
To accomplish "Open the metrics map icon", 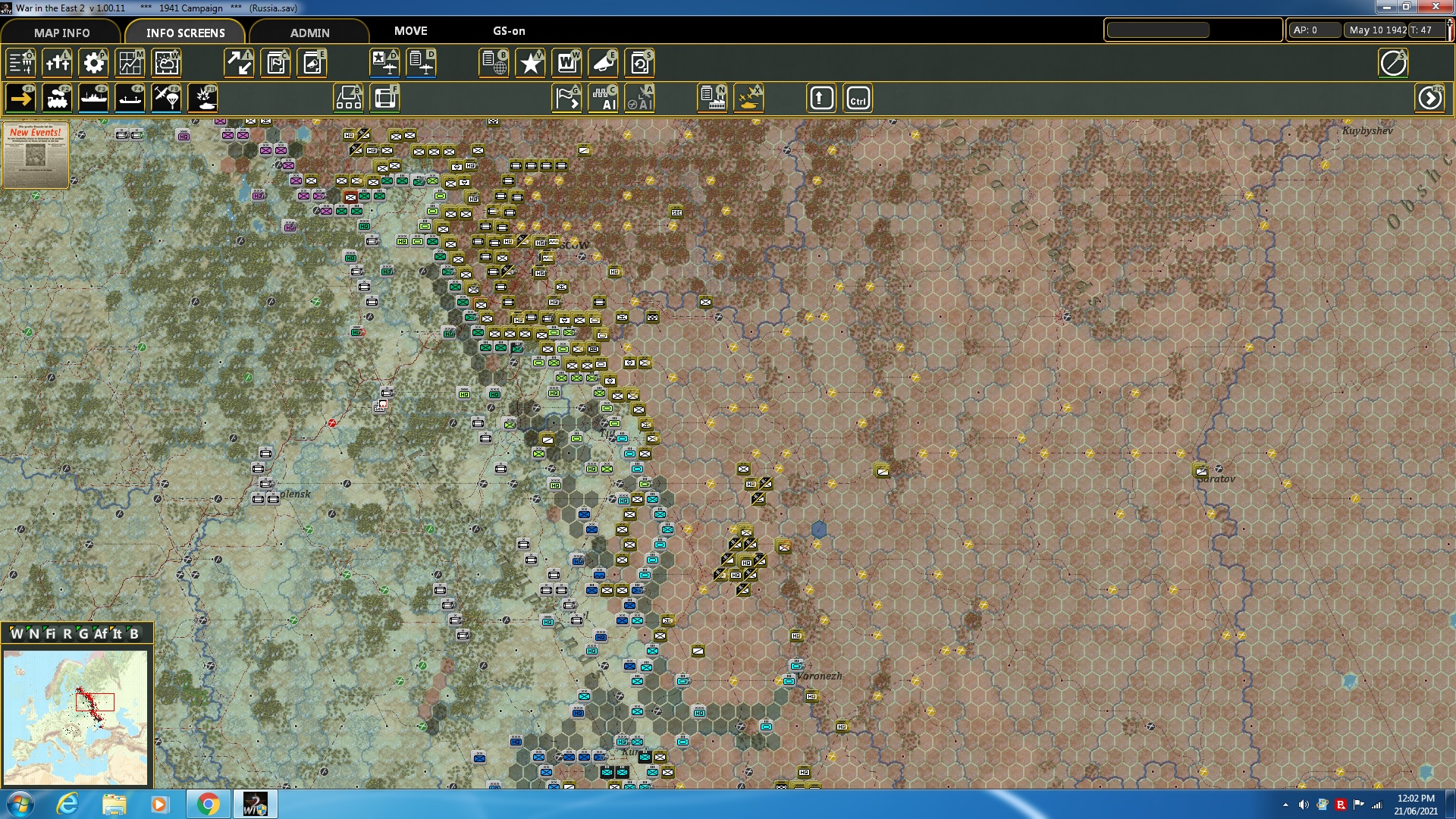I will 130,63.
